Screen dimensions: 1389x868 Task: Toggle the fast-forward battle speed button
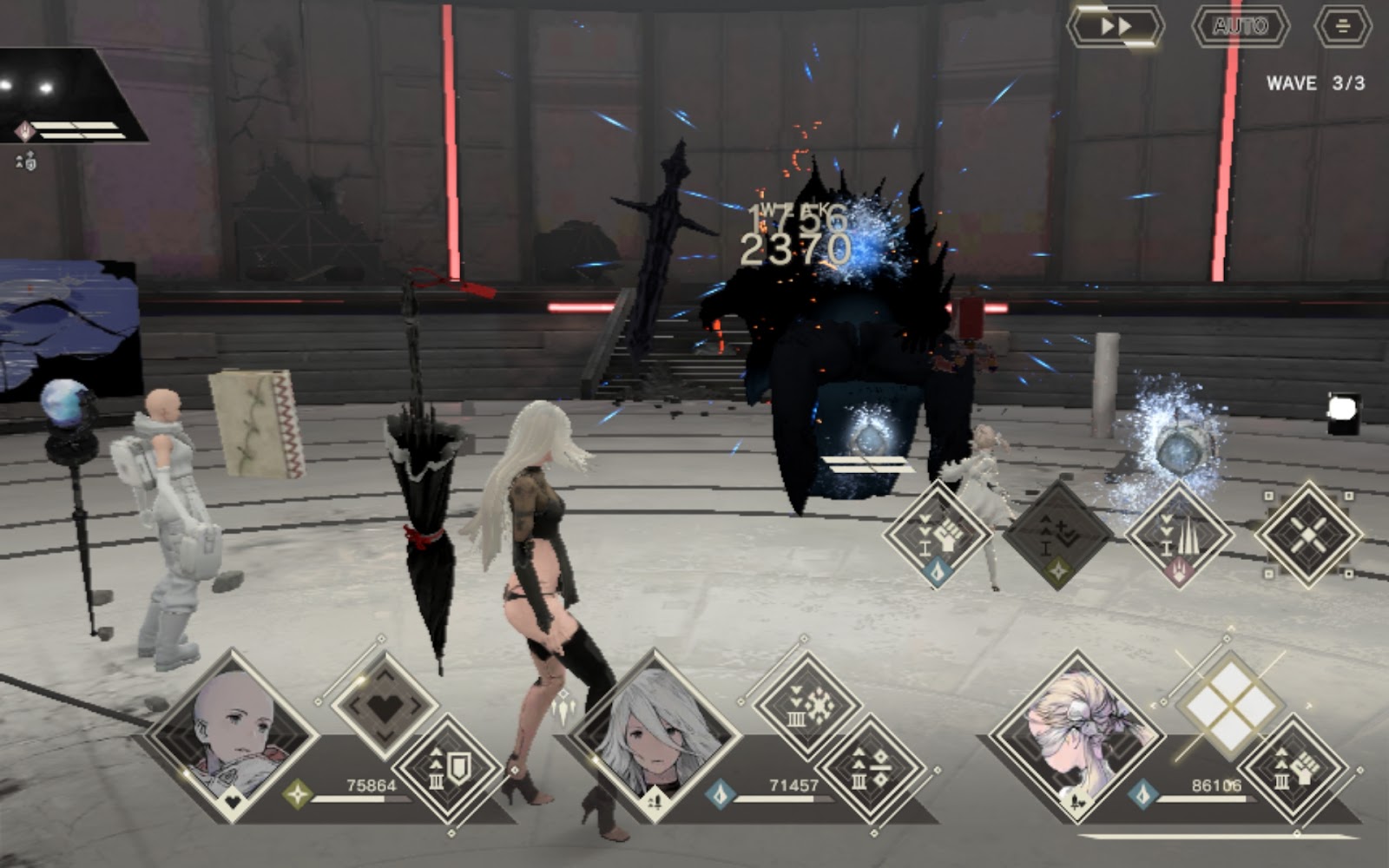coord(1116,26)
